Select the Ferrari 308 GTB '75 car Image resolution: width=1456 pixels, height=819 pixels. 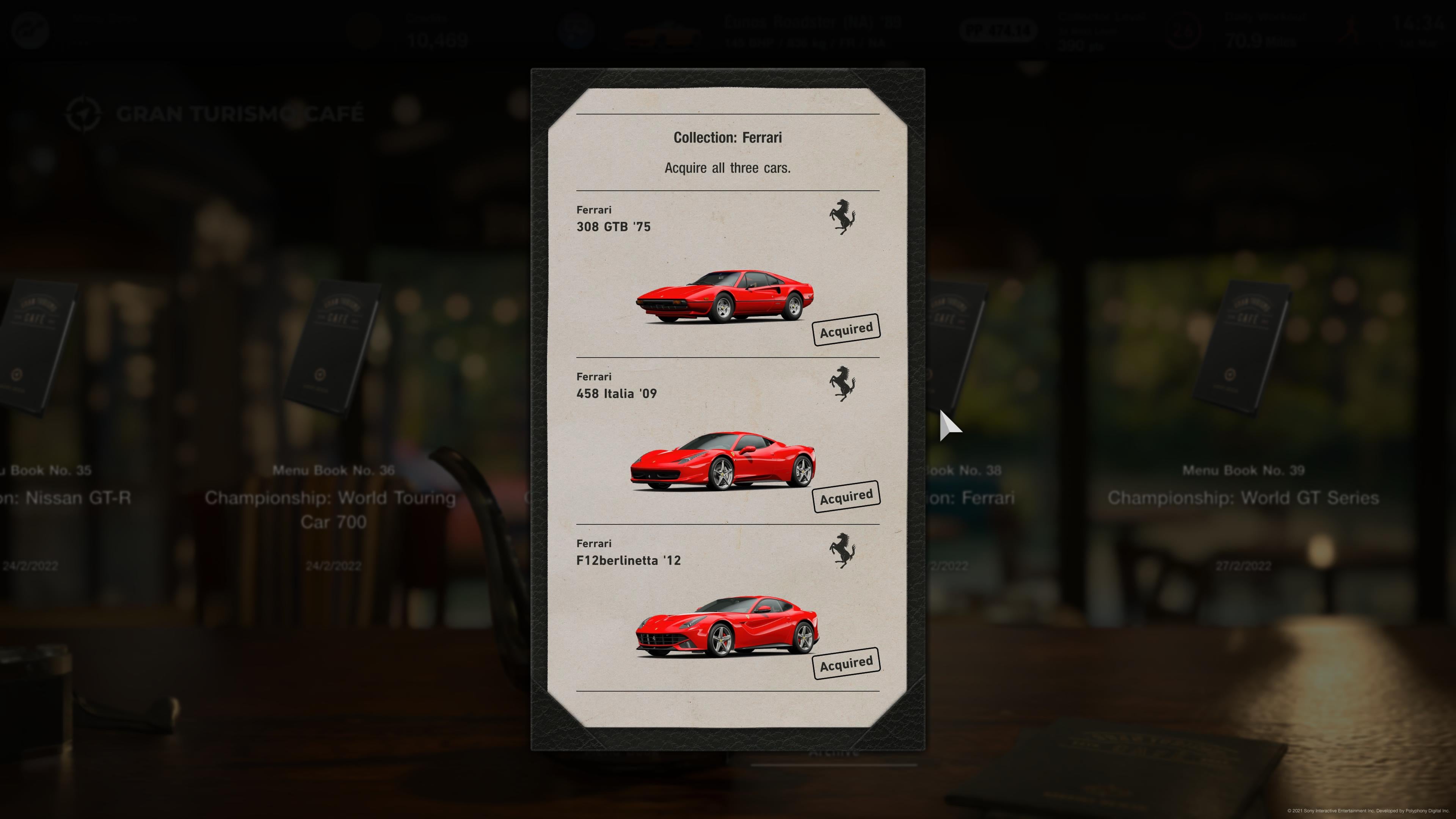click(724, 297)
